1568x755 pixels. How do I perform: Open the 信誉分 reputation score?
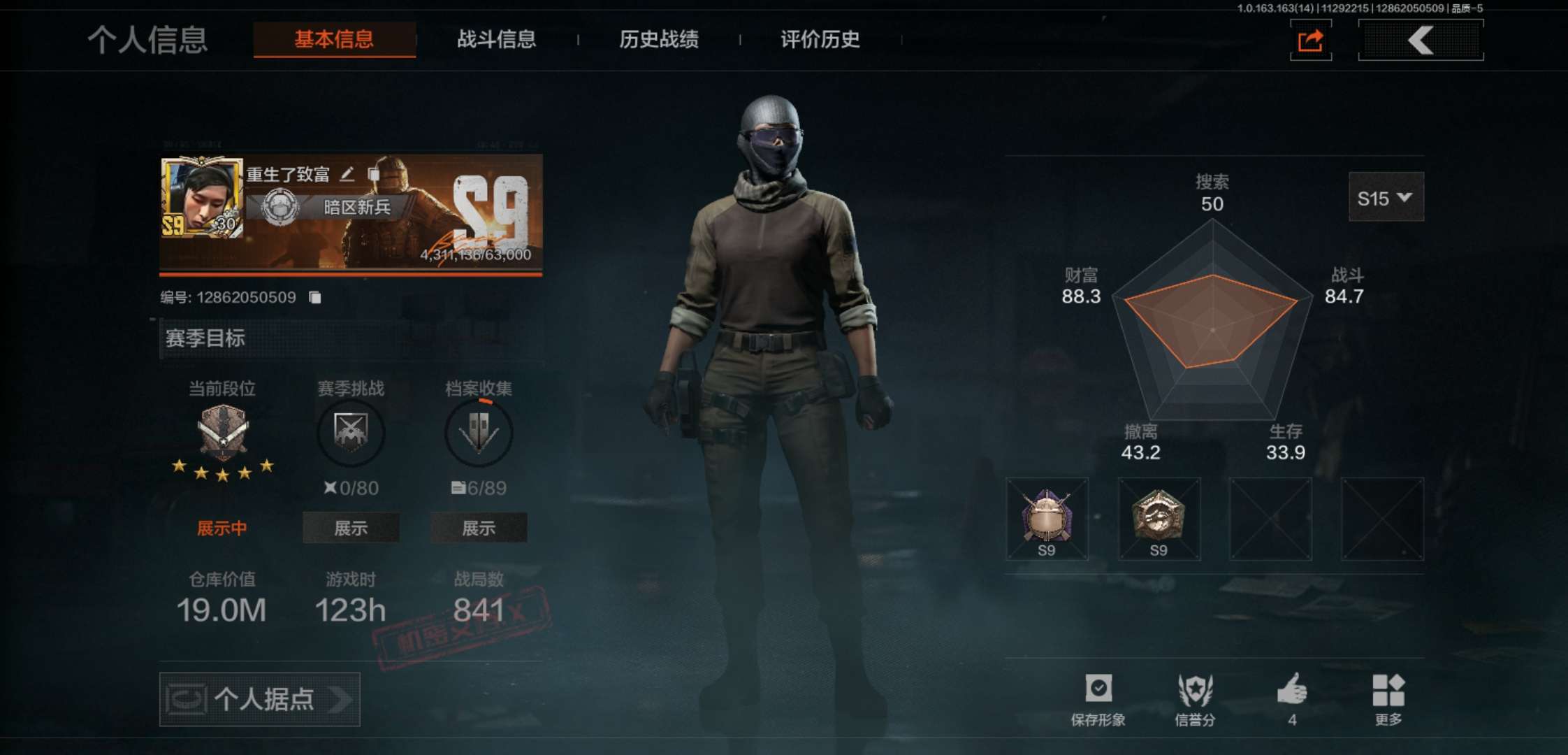click(x=1195, y=698)
